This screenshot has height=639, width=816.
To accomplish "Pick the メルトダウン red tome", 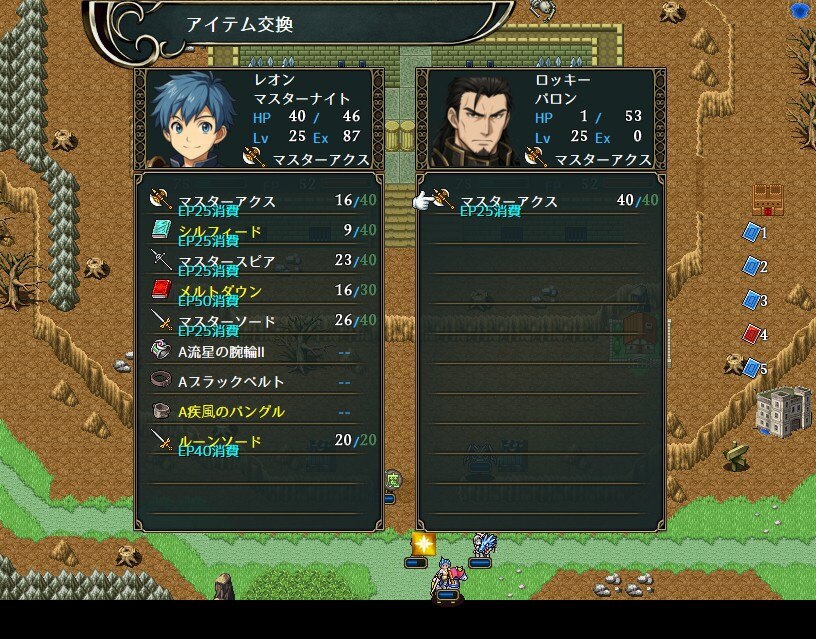I will (x=258, y=291).
